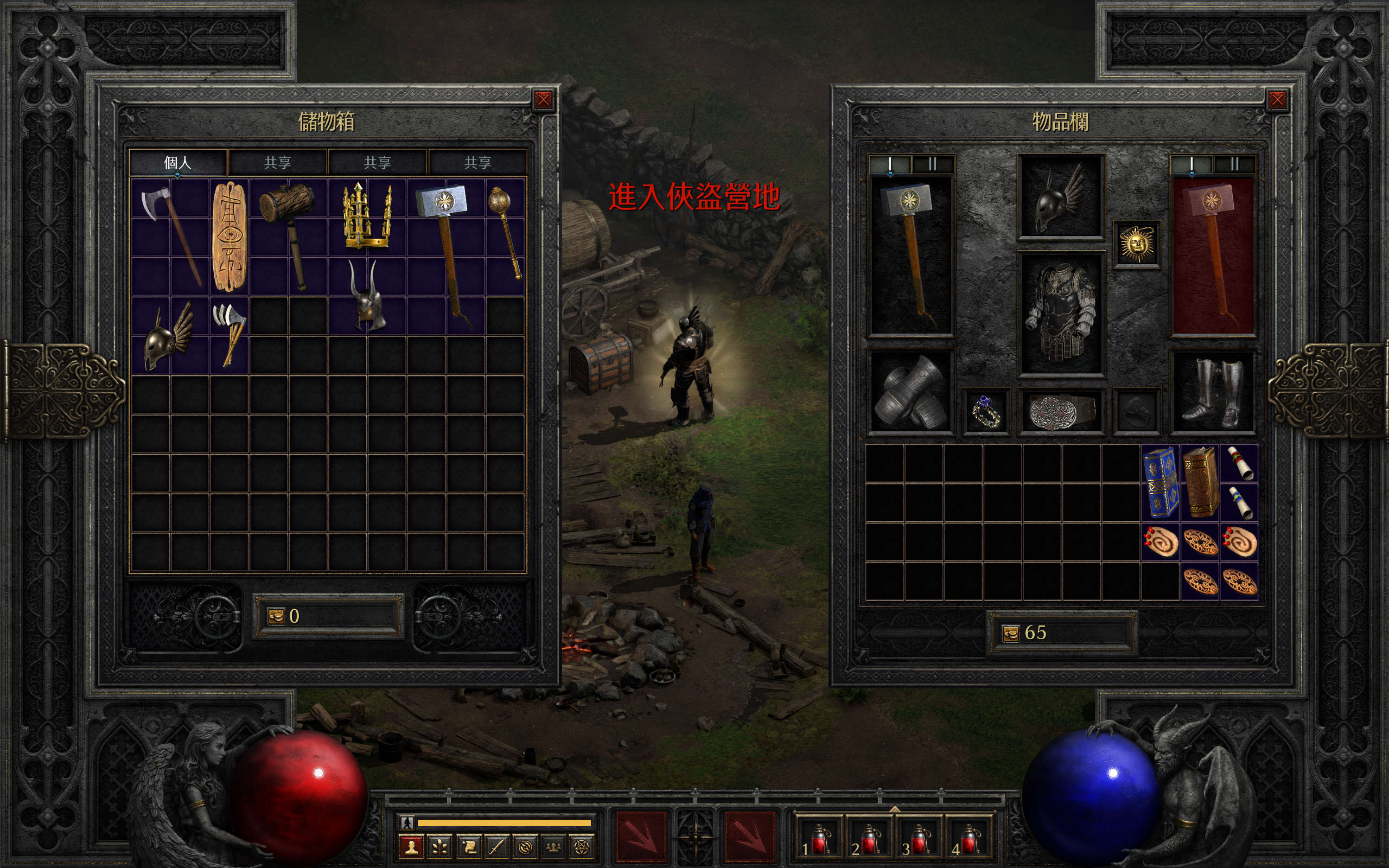
Task: Pick up the wooden maul from the stash
Action: tap(288, 235)
